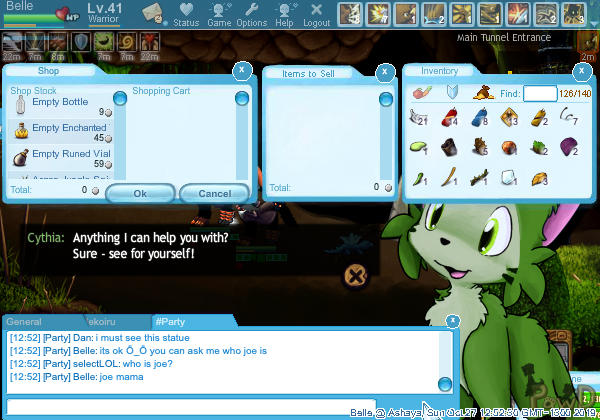Select the red scroll stack of 14

click(x=450, y=119)
